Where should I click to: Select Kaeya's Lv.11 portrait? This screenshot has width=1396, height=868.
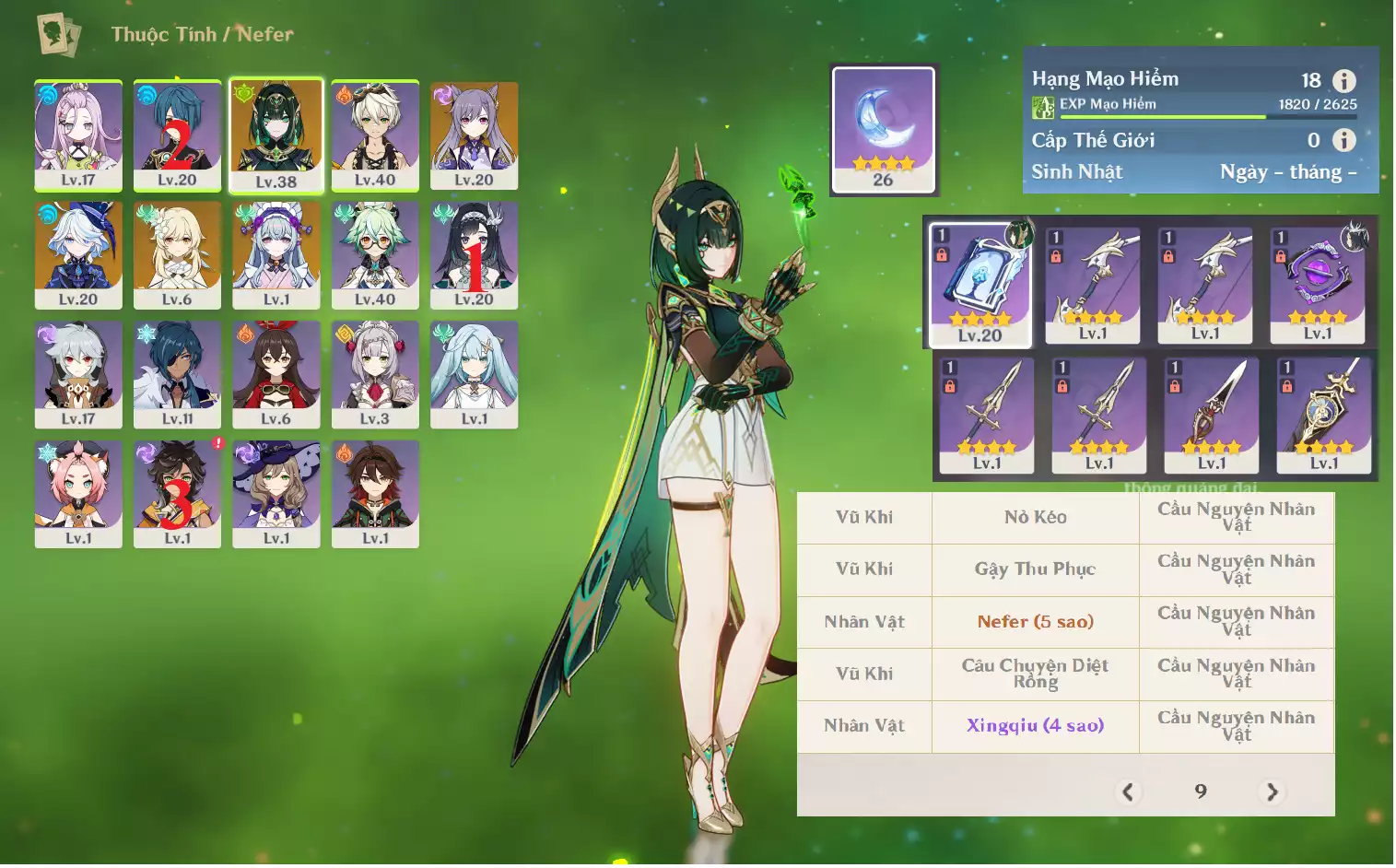[177, 374]
